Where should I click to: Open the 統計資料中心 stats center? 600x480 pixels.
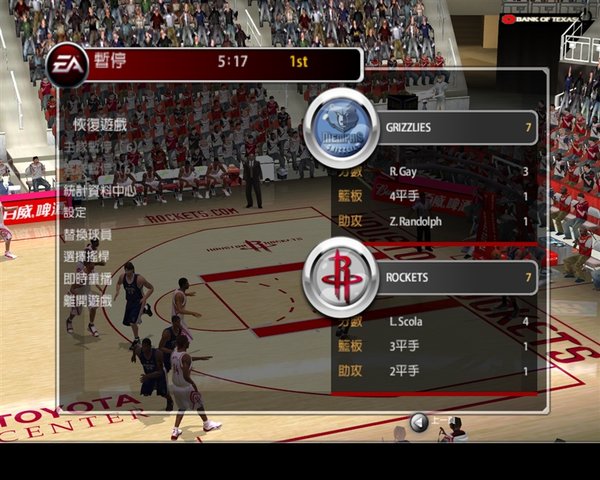[x=99, y=190]
